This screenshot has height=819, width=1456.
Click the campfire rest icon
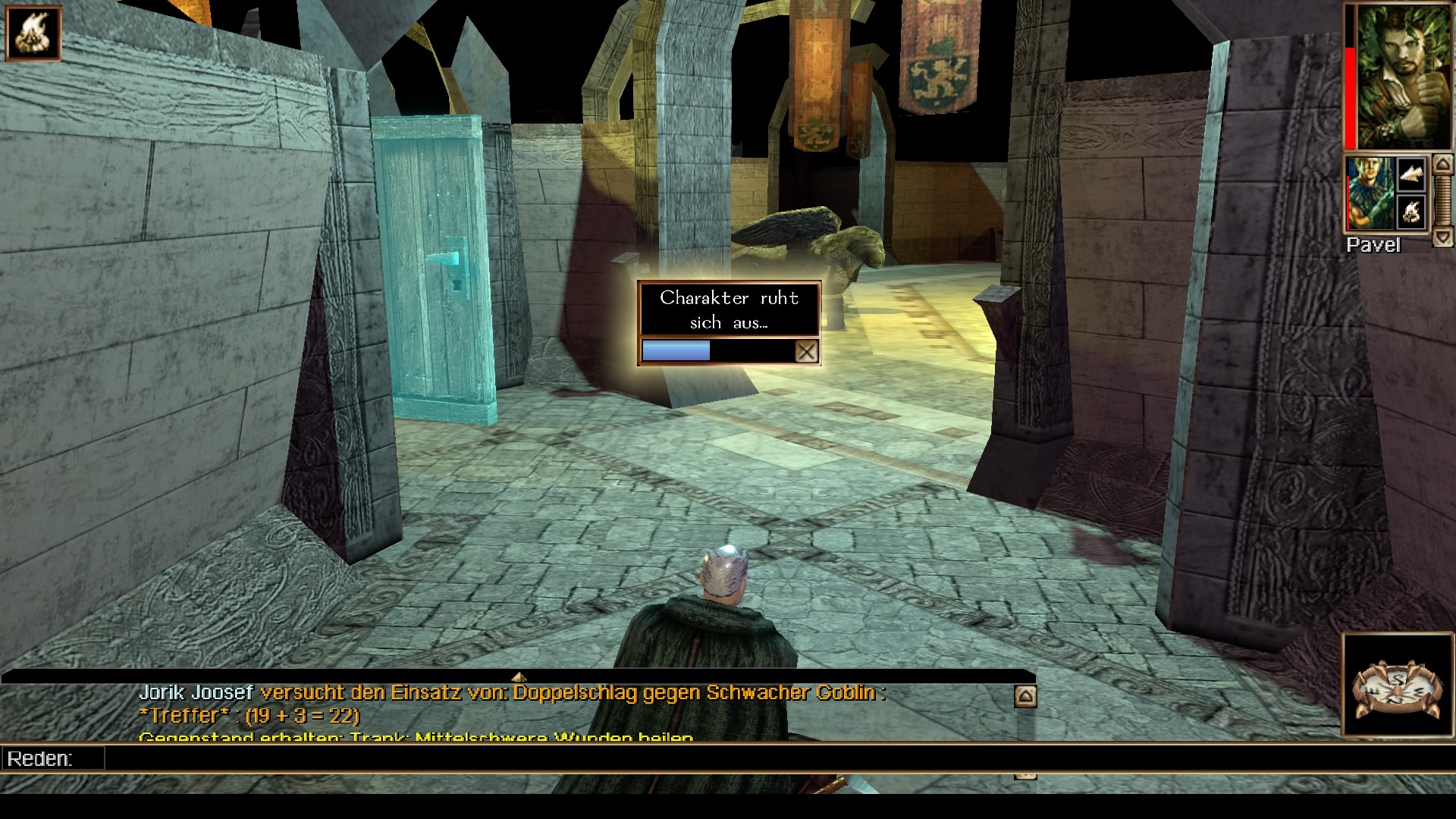[x=33, y=33]
